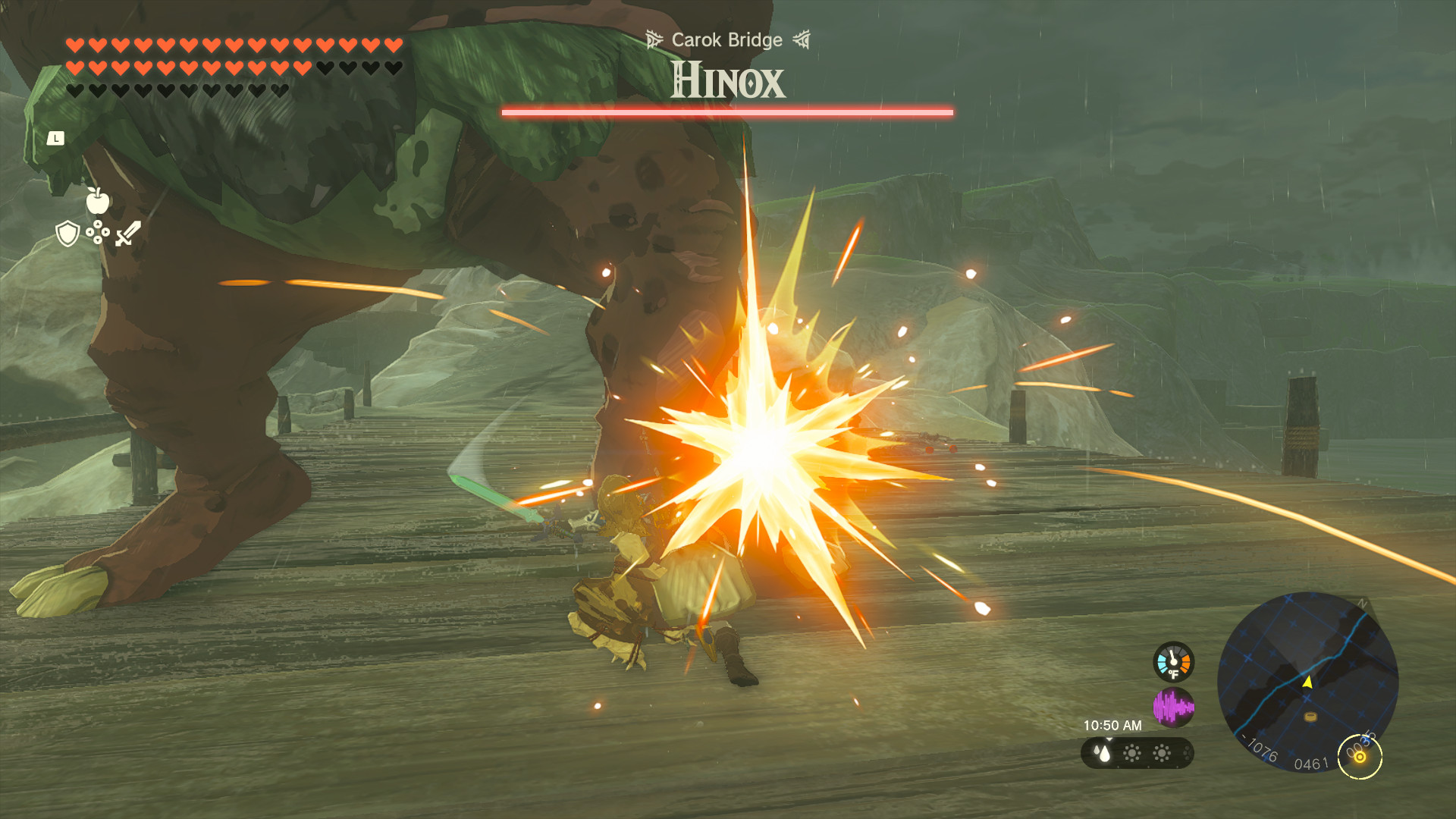
Task: Click the purple noise level meter
Action: (x=1173, y=706)
